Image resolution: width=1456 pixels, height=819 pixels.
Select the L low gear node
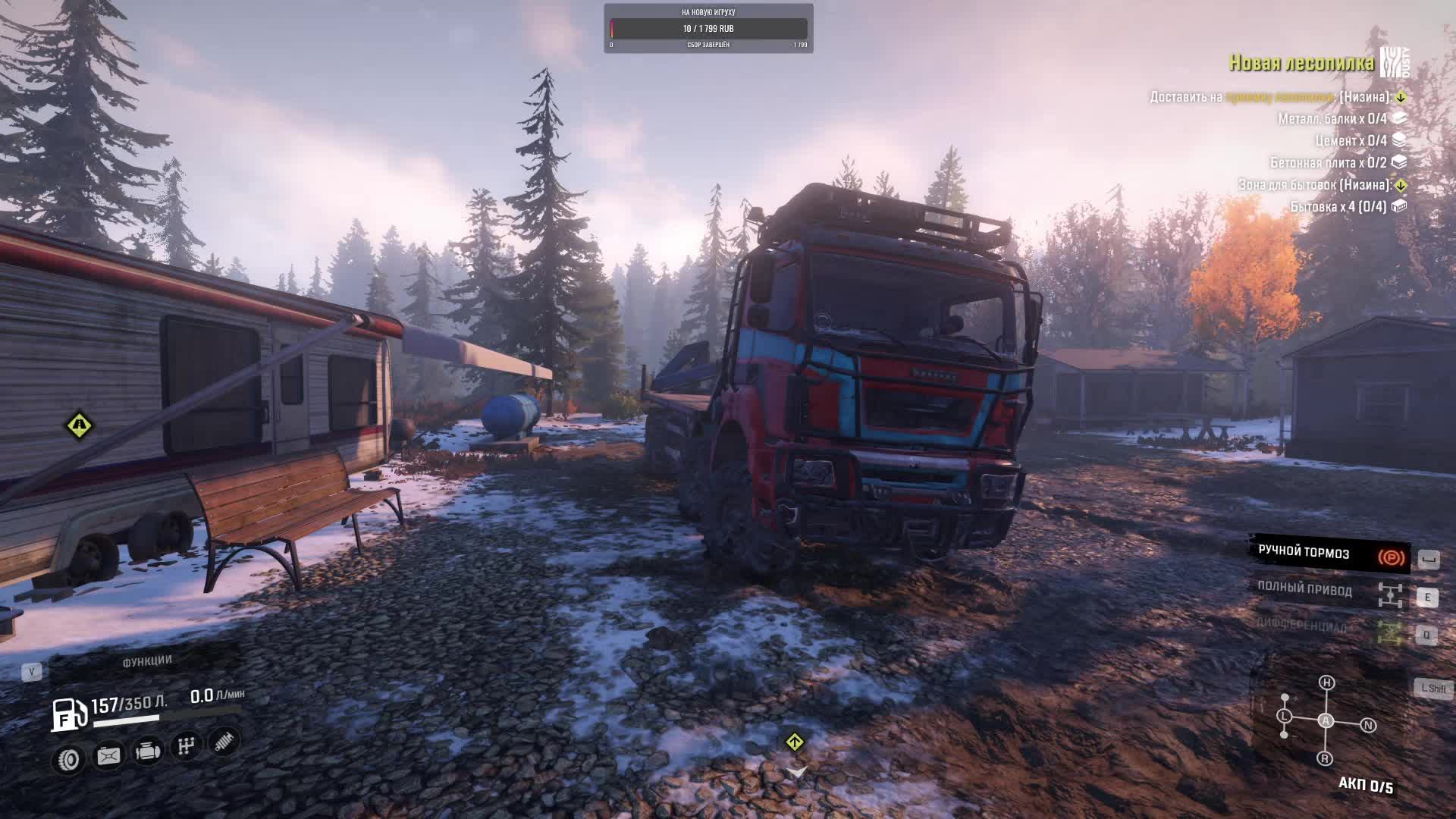(x=1284, y=716)
